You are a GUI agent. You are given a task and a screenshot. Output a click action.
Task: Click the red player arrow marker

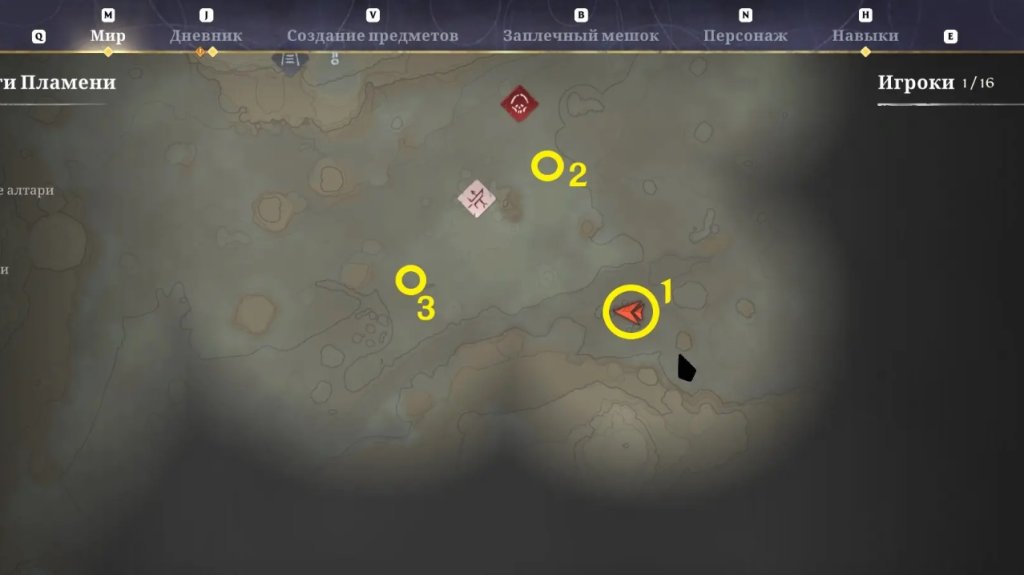click(x=630, y=312)
